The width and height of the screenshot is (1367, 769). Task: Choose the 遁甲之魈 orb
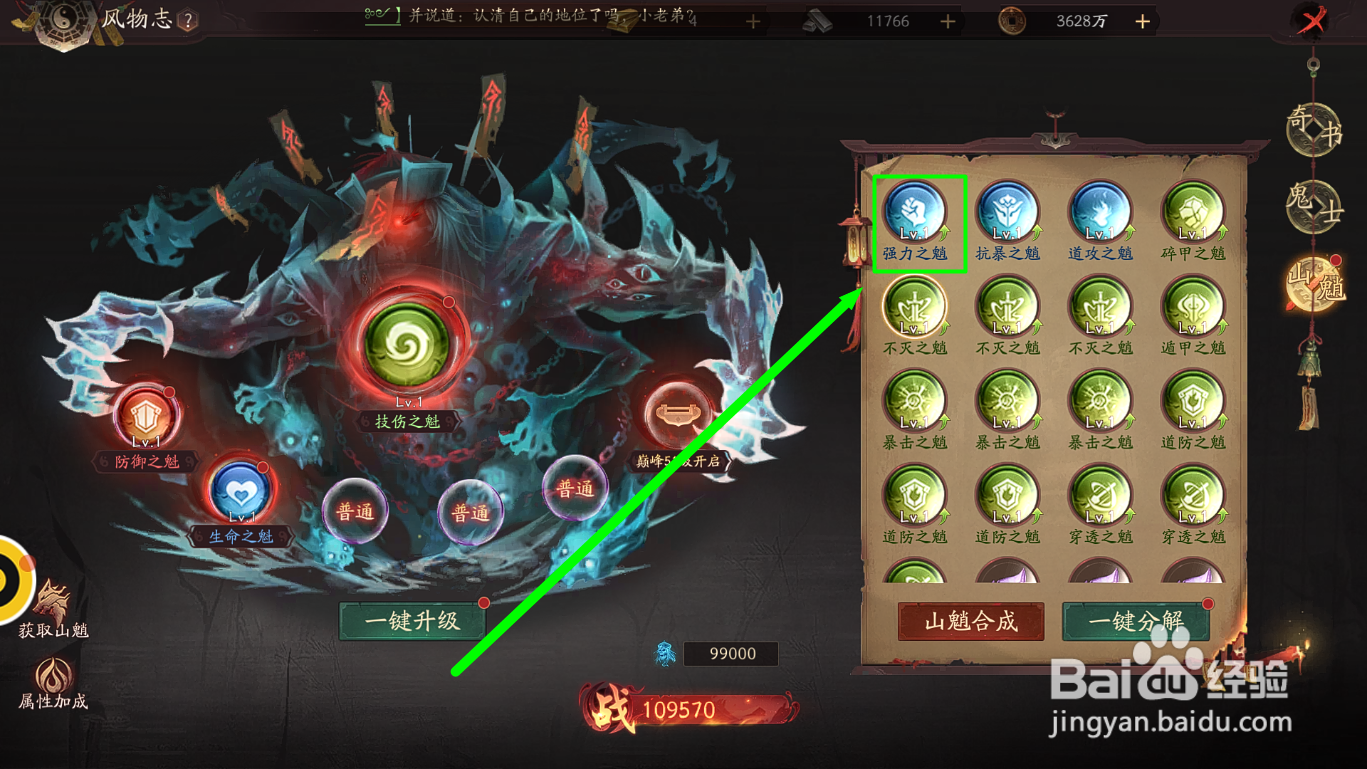pyautogui.click(x=1192, y=308)
